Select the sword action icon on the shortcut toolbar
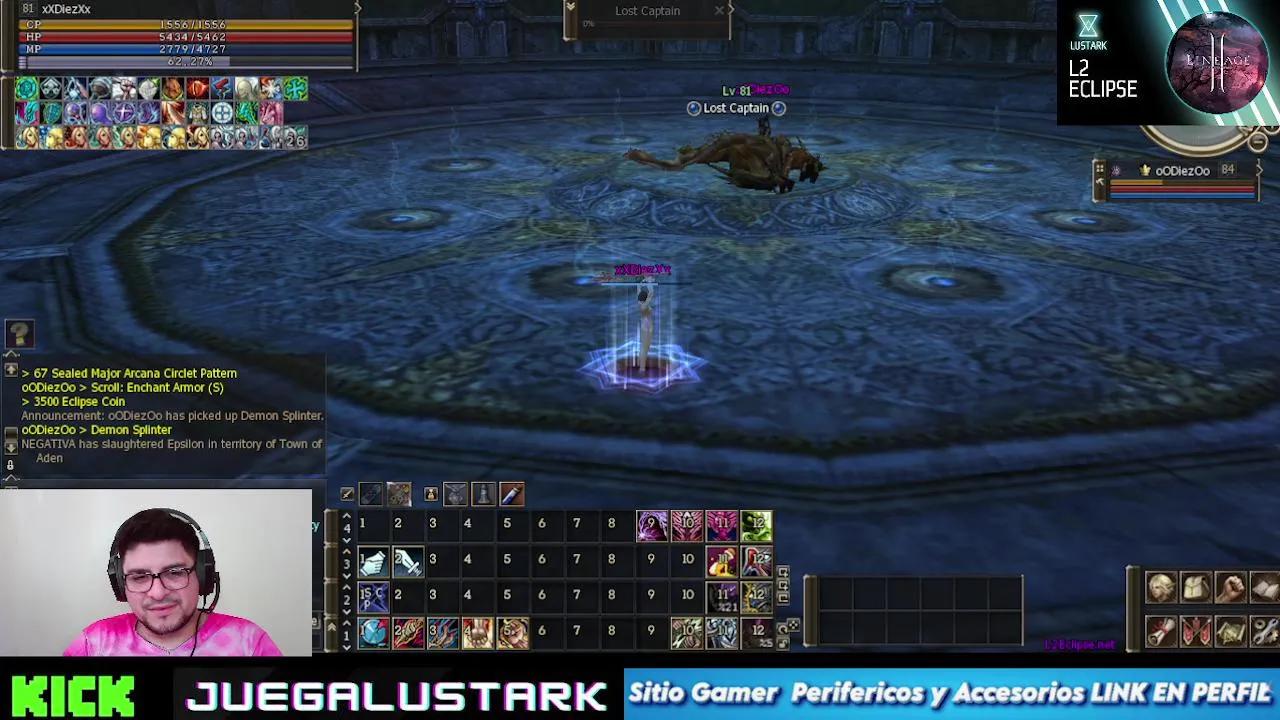Screen dimensions: 1280x720 click(347, 494)
